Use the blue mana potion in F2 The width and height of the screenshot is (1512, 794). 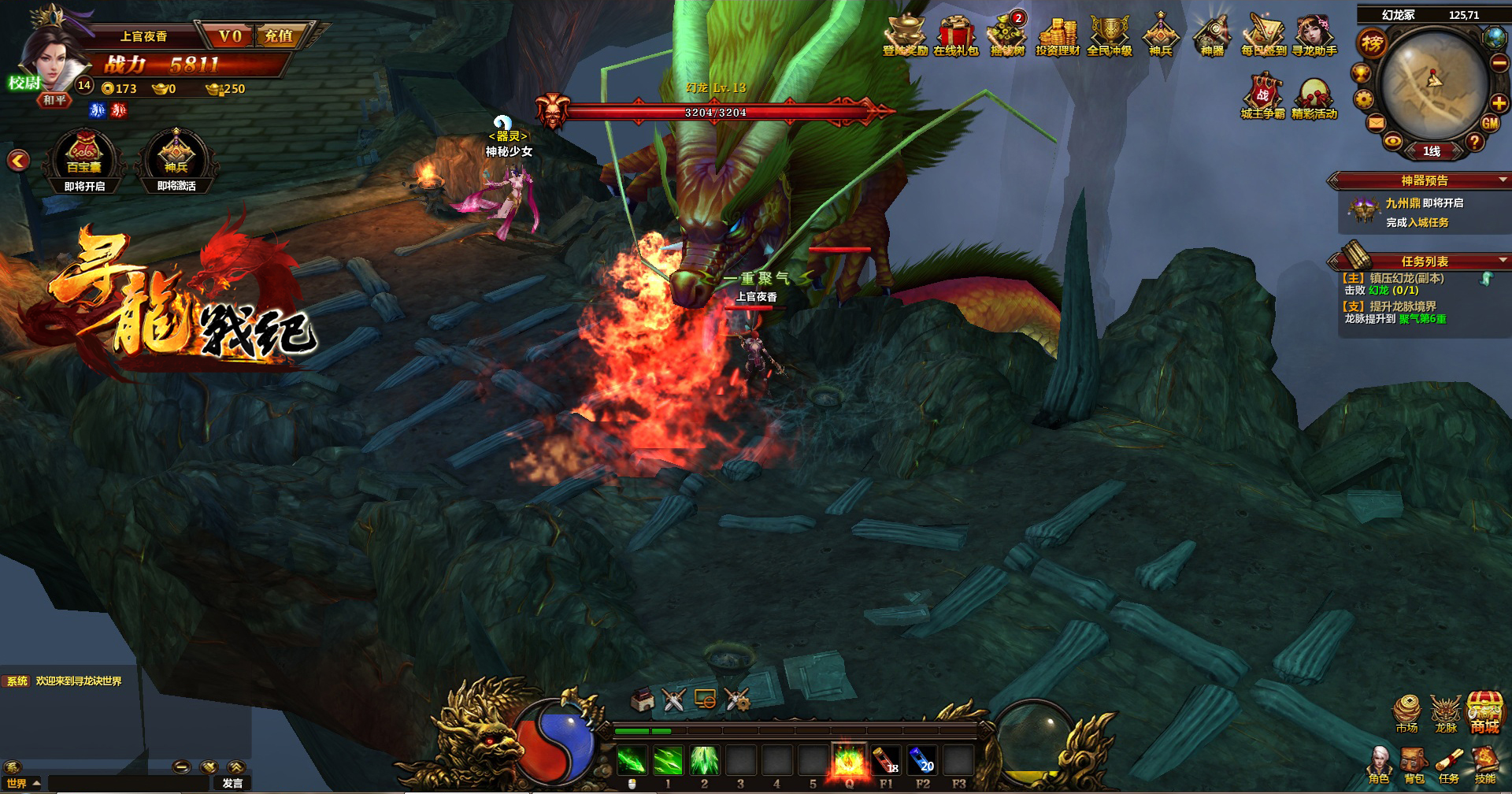[x=922, y=762]
